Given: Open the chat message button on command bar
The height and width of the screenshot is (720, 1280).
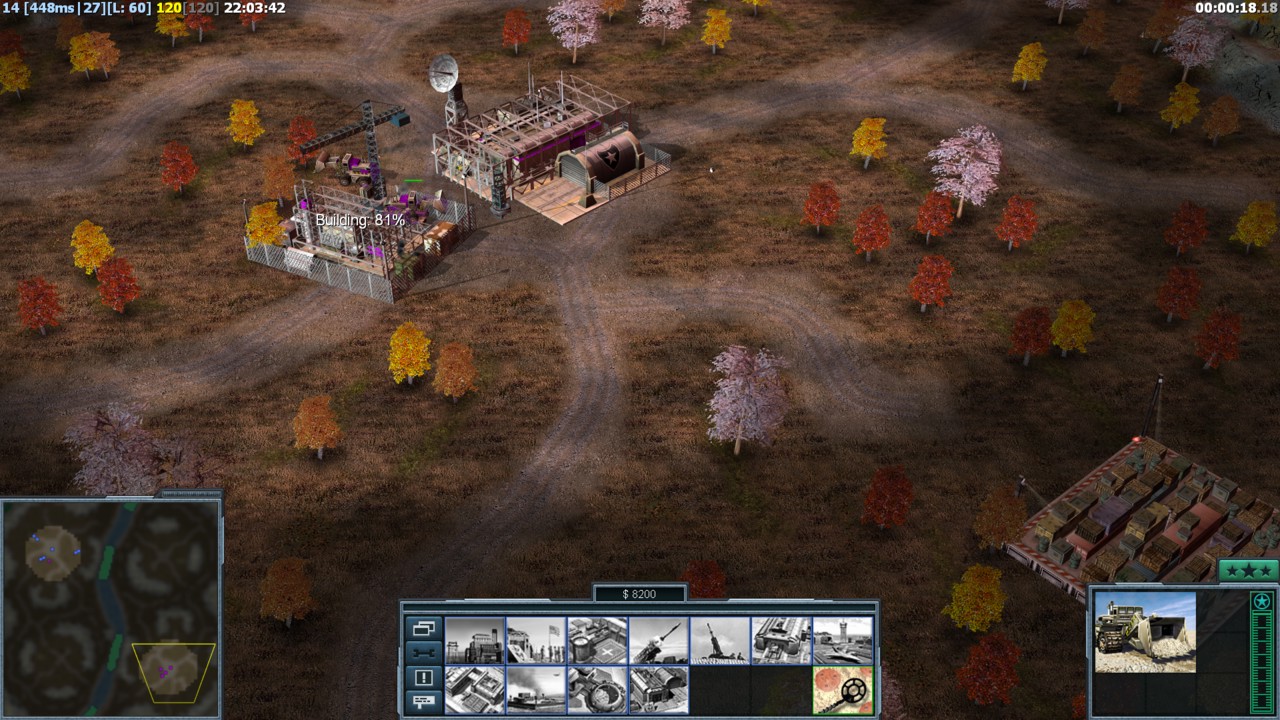Looking at the screenshot, I should click(423, 701).
